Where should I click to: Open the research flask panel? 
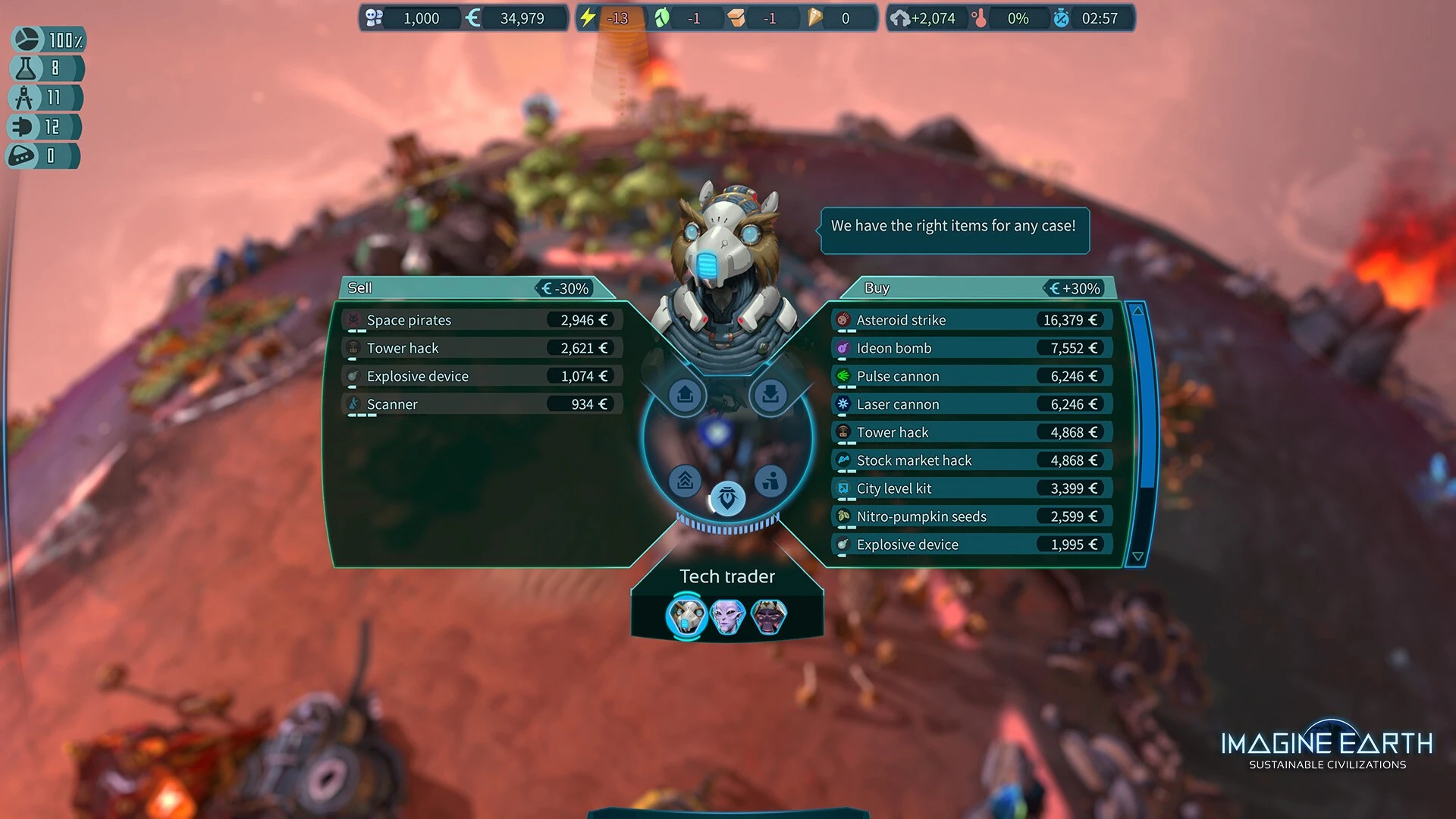tap(45, 69)
